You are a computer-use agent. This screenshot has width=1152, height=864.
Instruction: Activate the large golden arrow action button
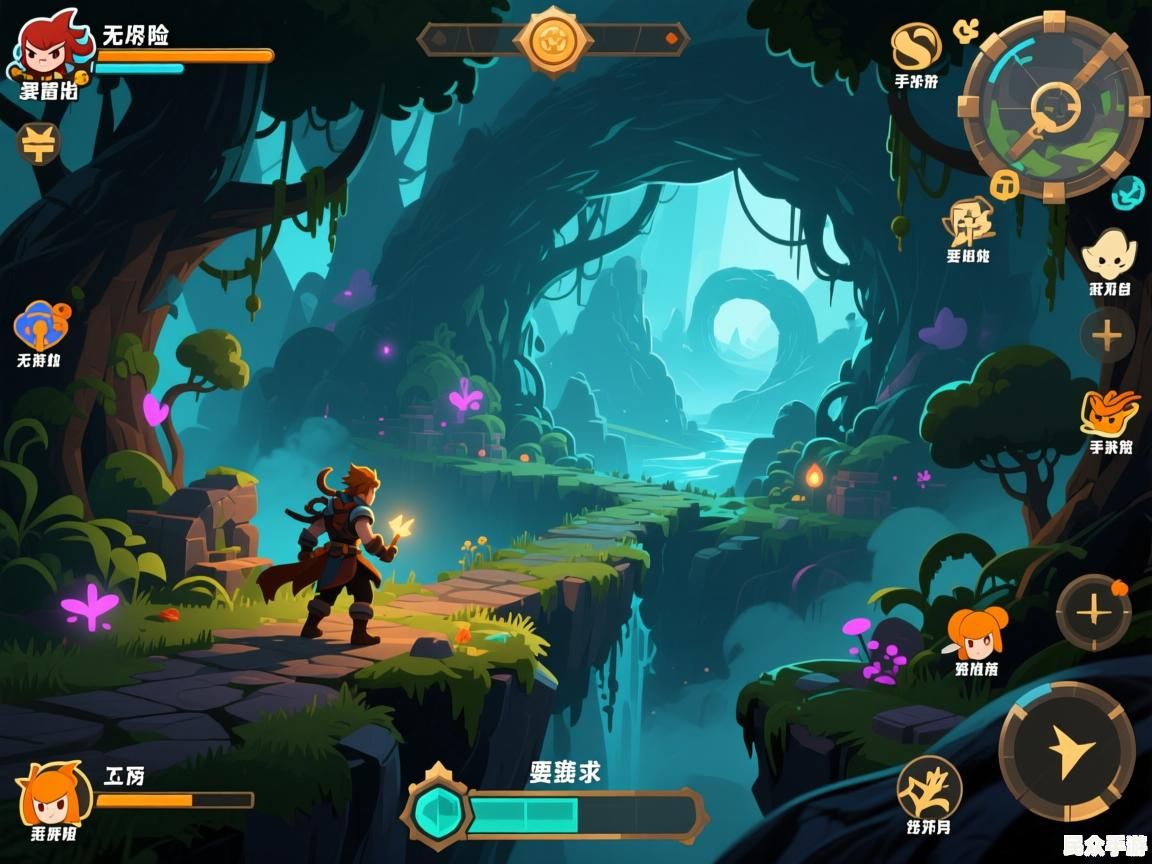pos(1067,752)
